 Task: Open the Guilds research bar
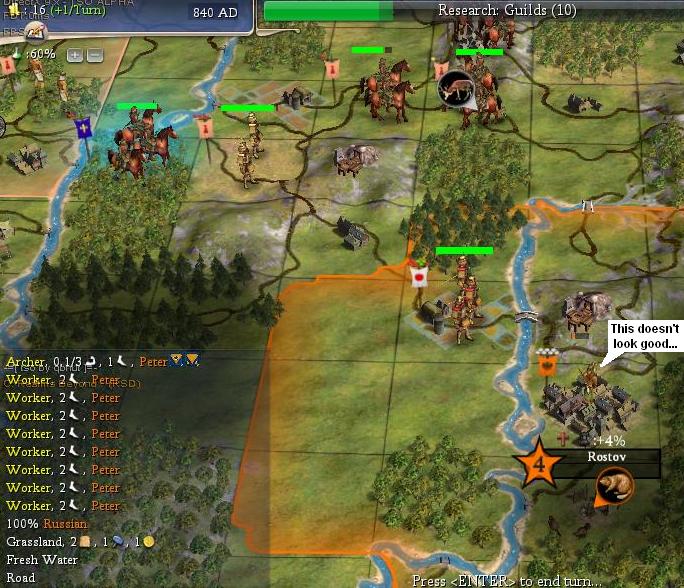coord(473,11)
